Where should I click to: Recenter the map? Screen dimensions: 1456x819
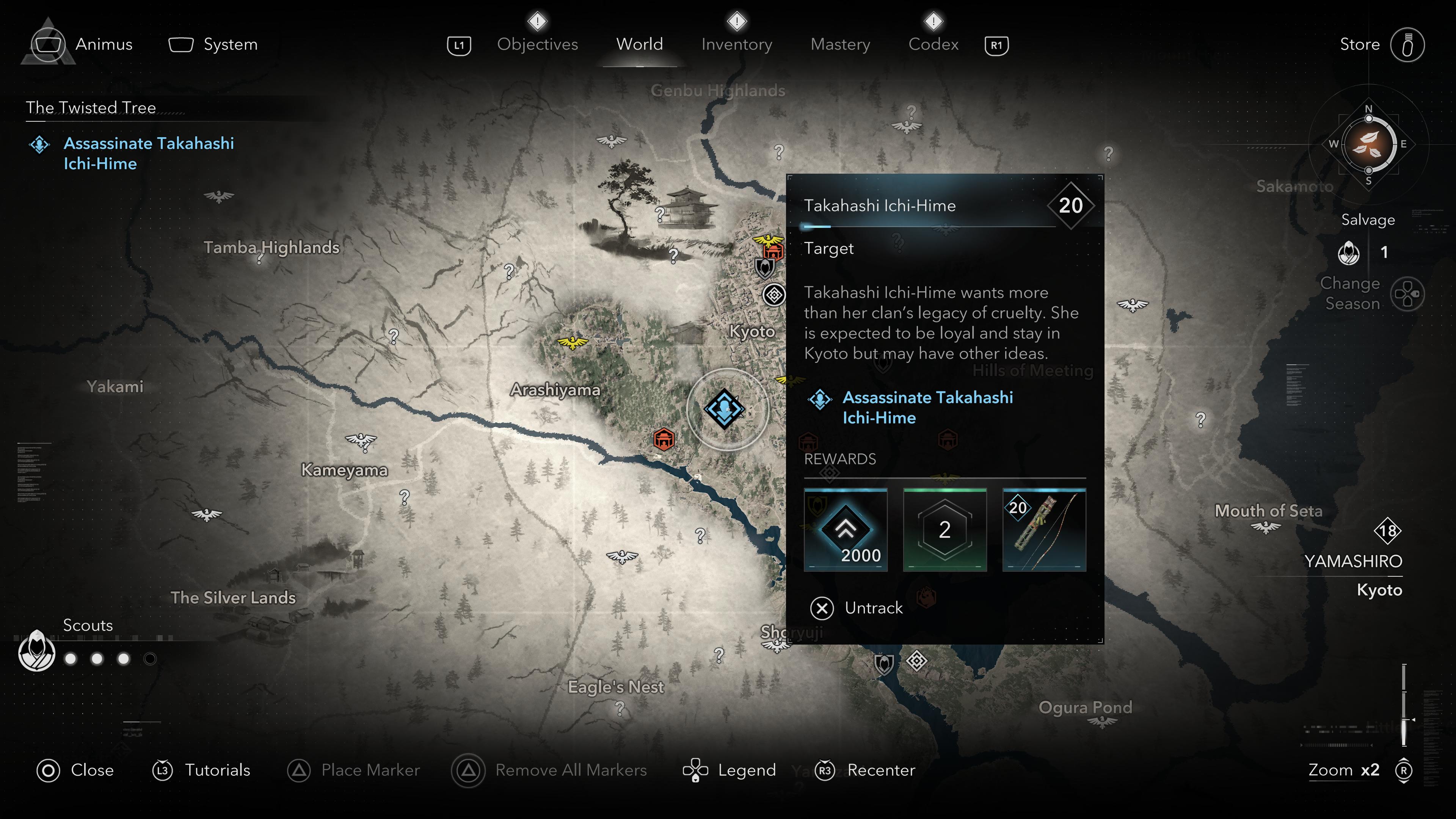(x=880, y=770)
